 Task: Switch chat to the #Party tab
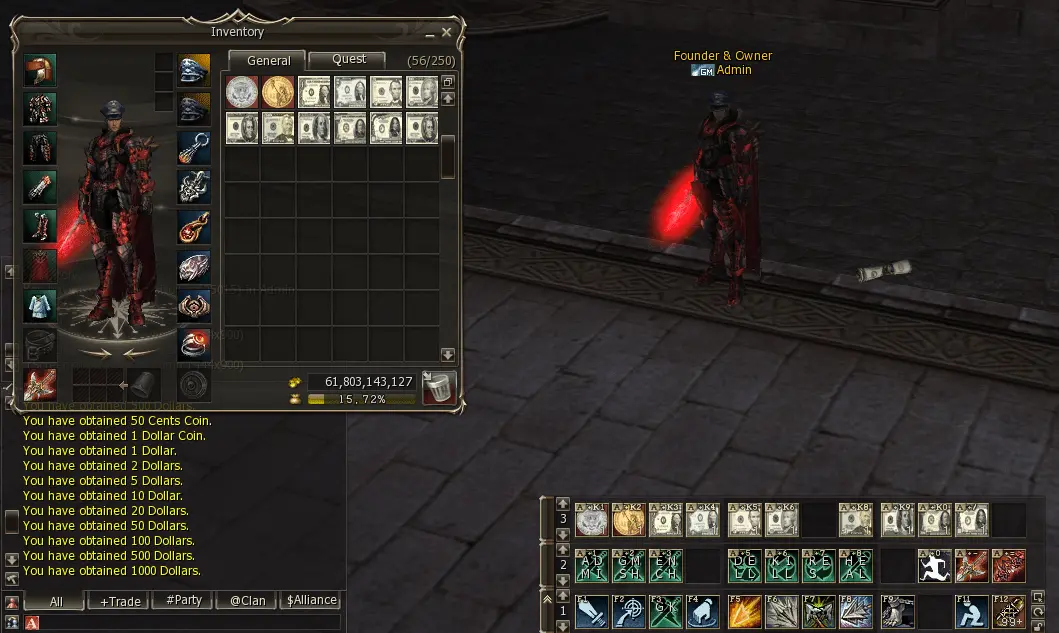click(183, 601)
